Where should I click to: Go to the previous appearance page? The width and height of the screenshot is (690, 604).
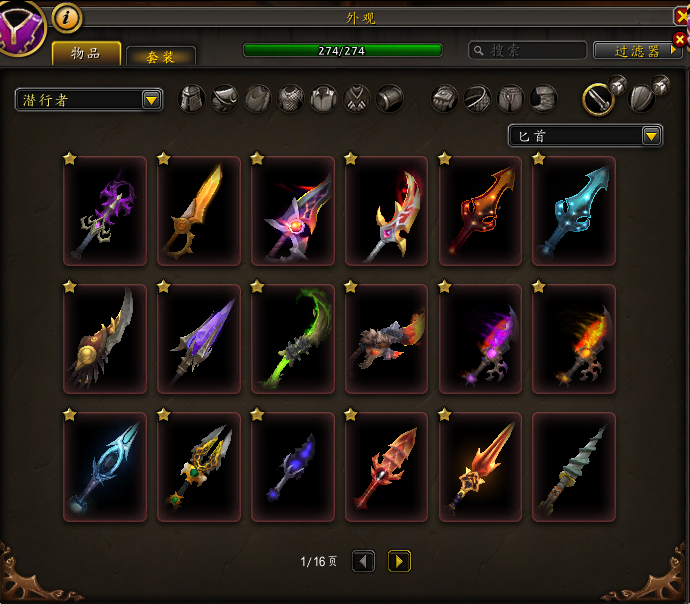coord(363,561)
